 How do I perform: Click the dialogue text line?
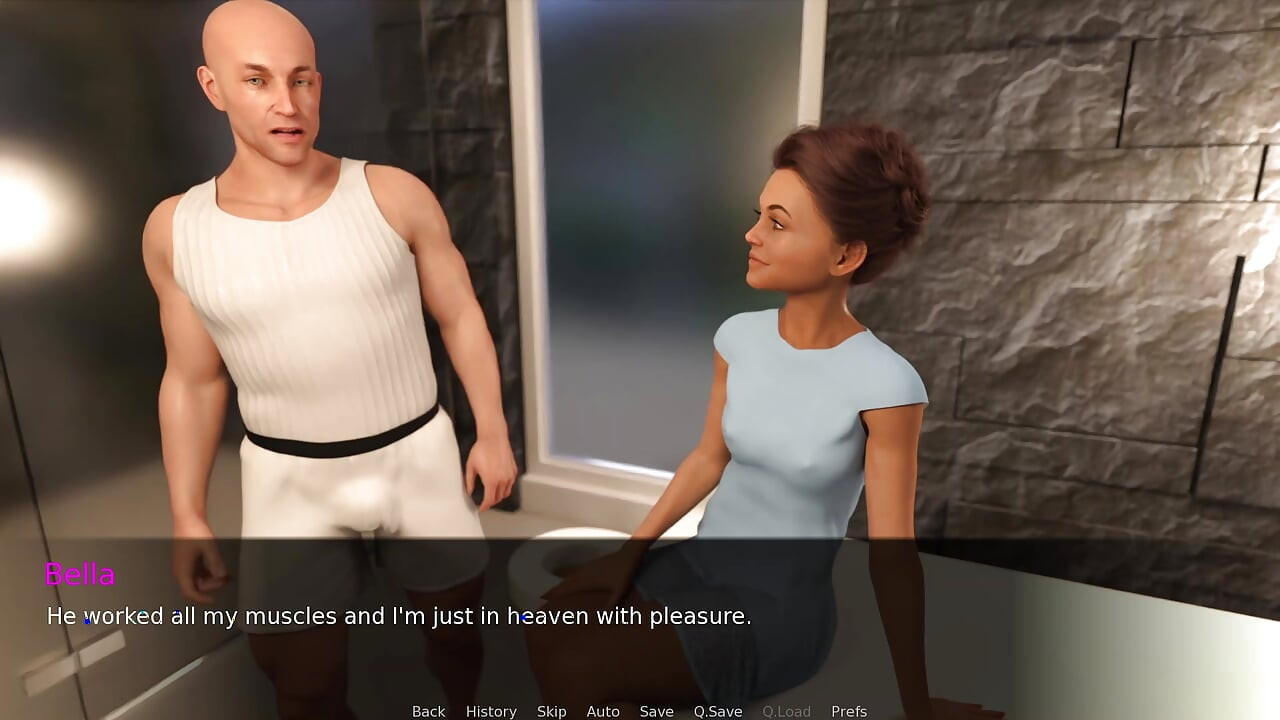(400, 616)
